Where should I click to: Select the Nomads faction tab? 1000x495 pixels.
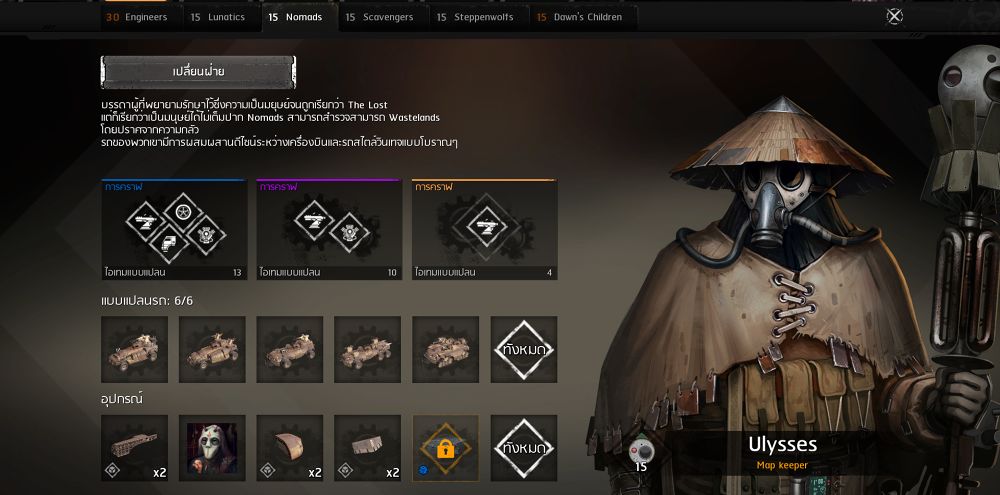[295, 17]
